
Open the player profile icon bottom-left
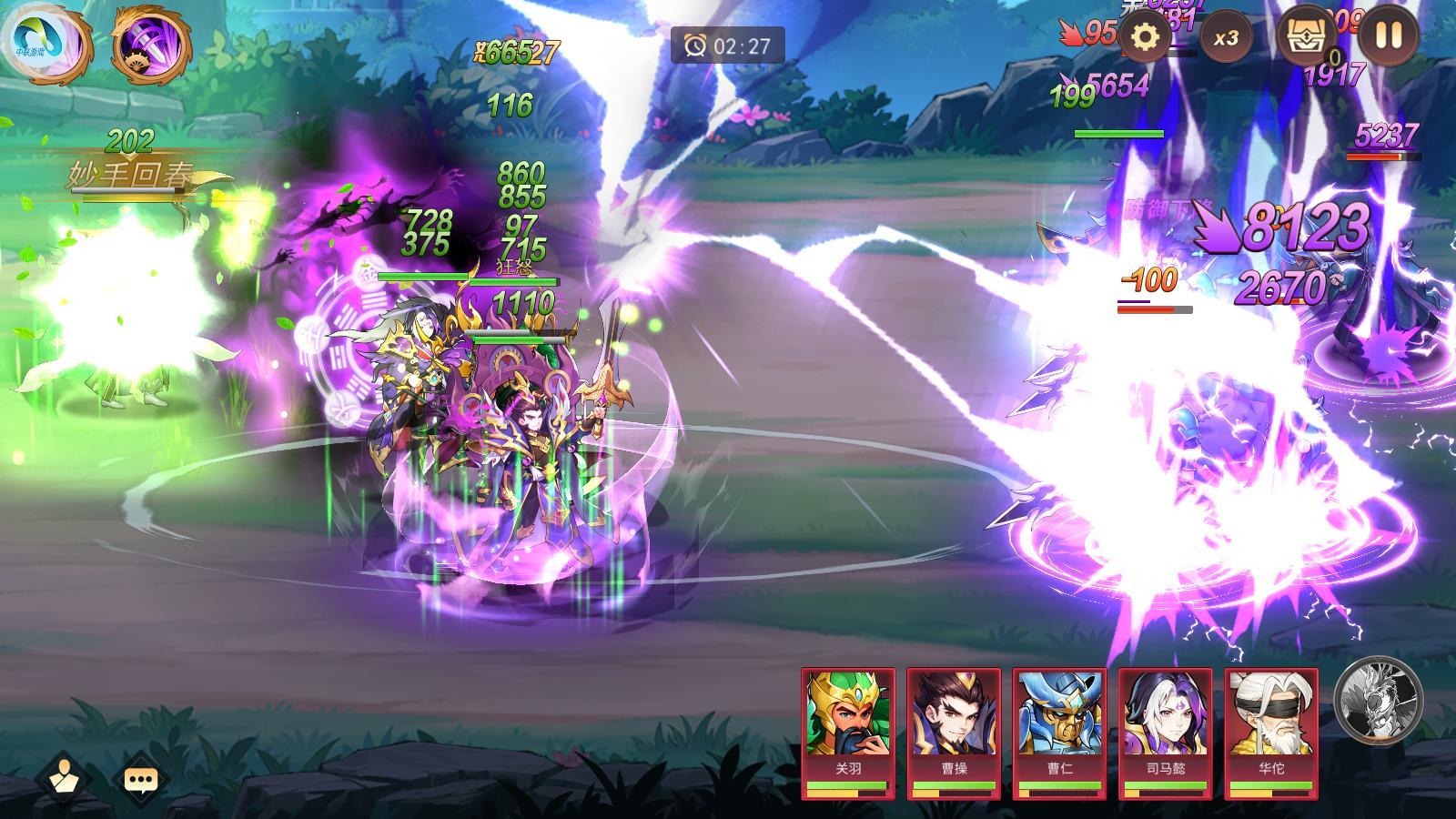[63, 778]
